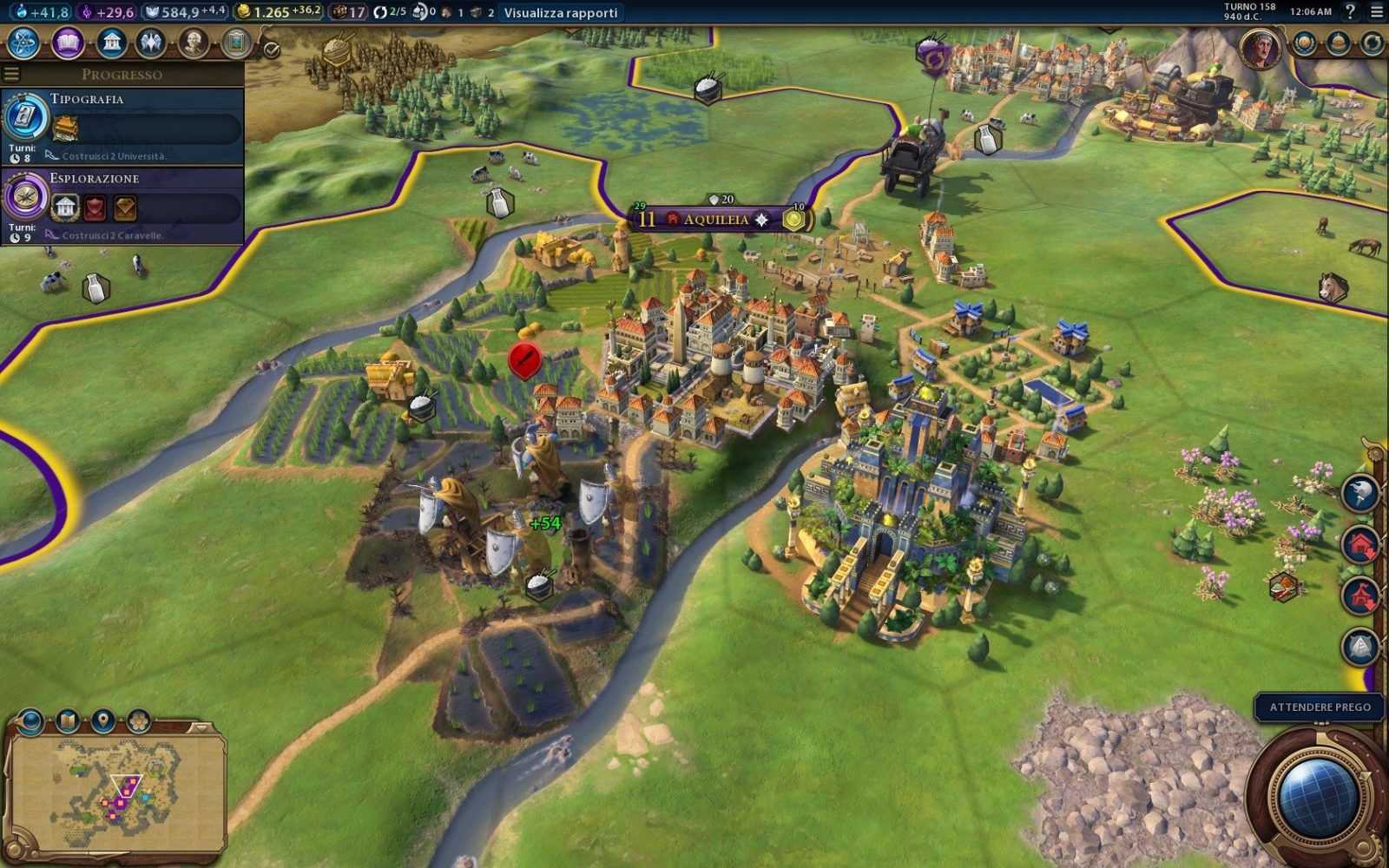Select the Tipografia research panel

(x=122, y=126)
